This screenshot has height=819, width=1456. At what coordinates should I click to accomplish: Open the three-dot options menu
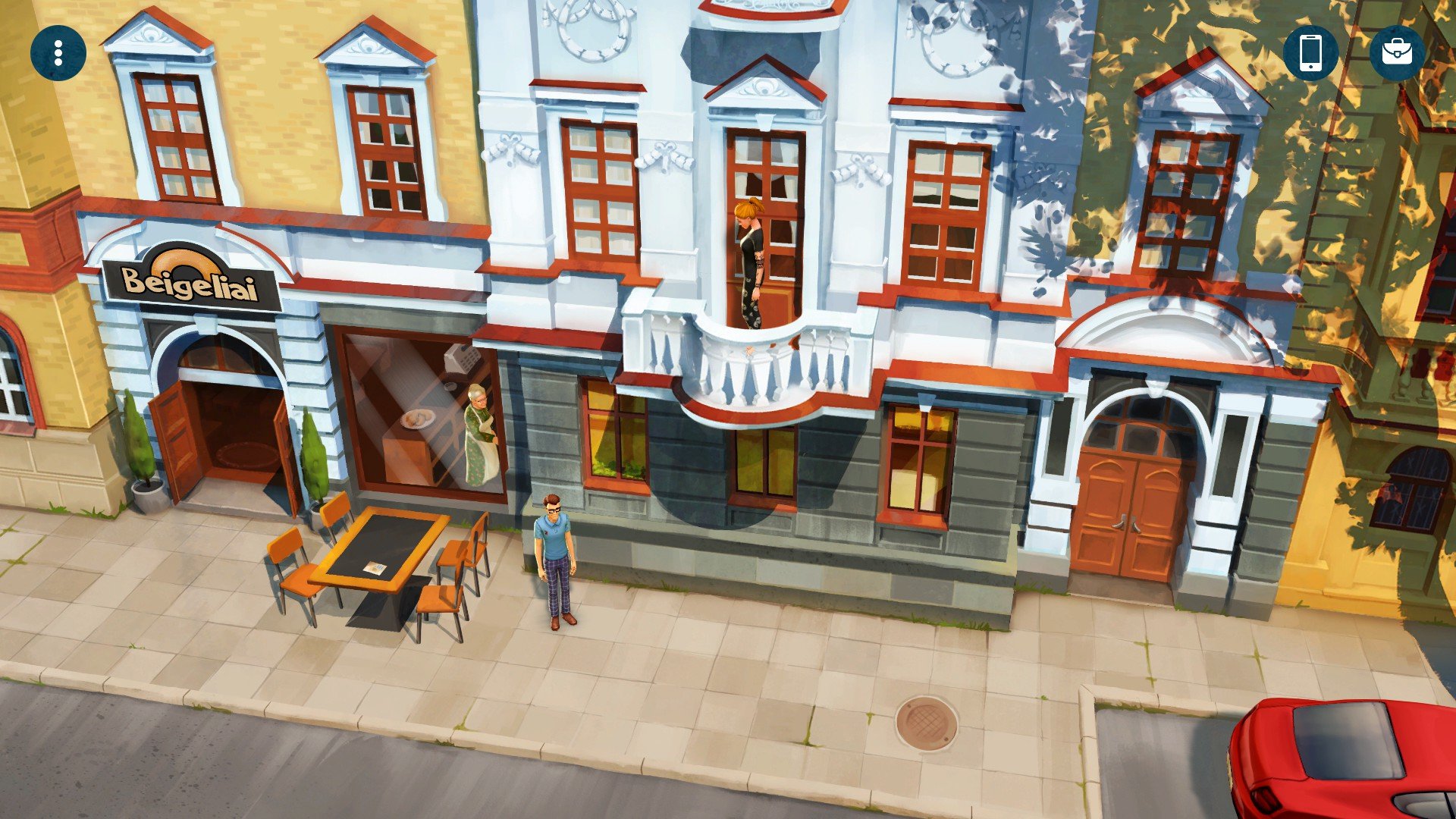point(58,53)
